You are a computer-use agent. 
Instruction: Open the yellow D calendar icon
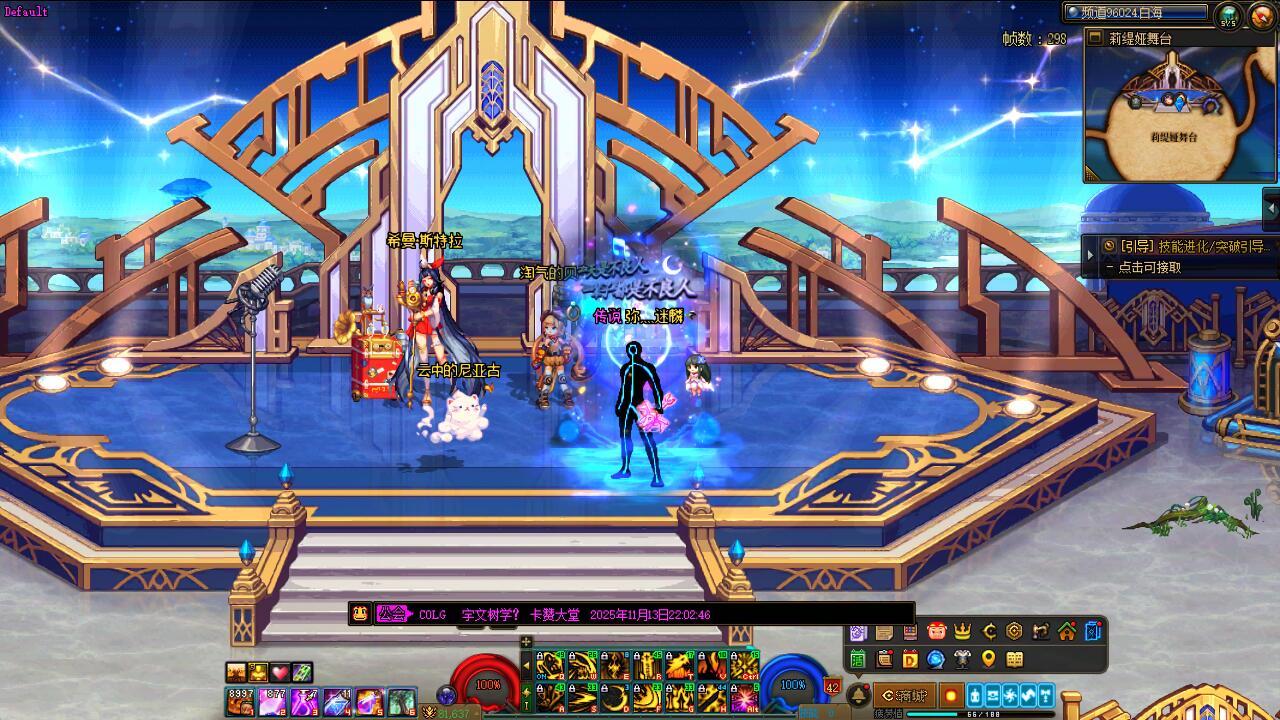tap(910, 659)
